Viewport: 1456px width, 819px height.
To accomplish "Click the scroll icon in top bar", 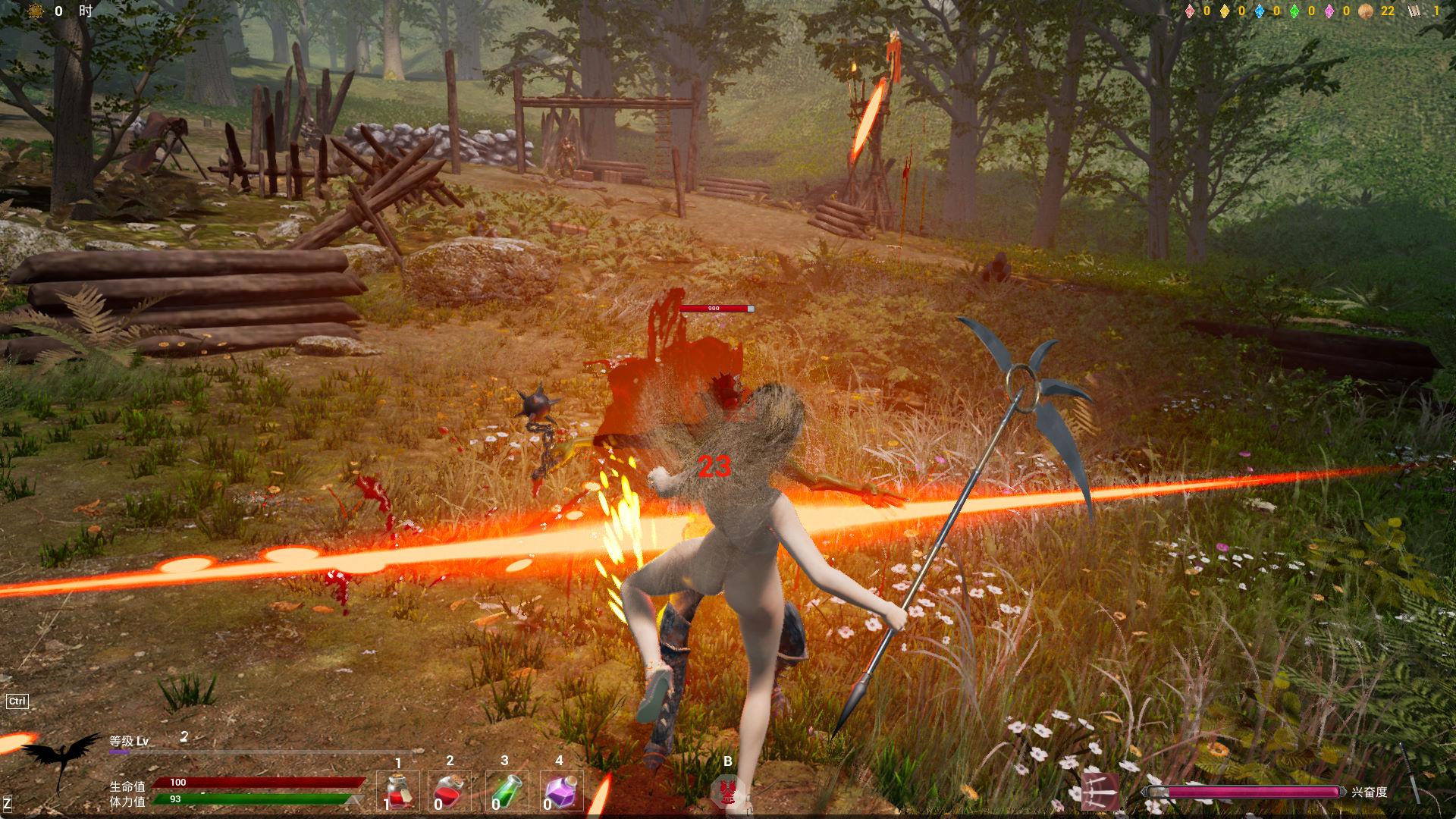I will (1414, 11).
